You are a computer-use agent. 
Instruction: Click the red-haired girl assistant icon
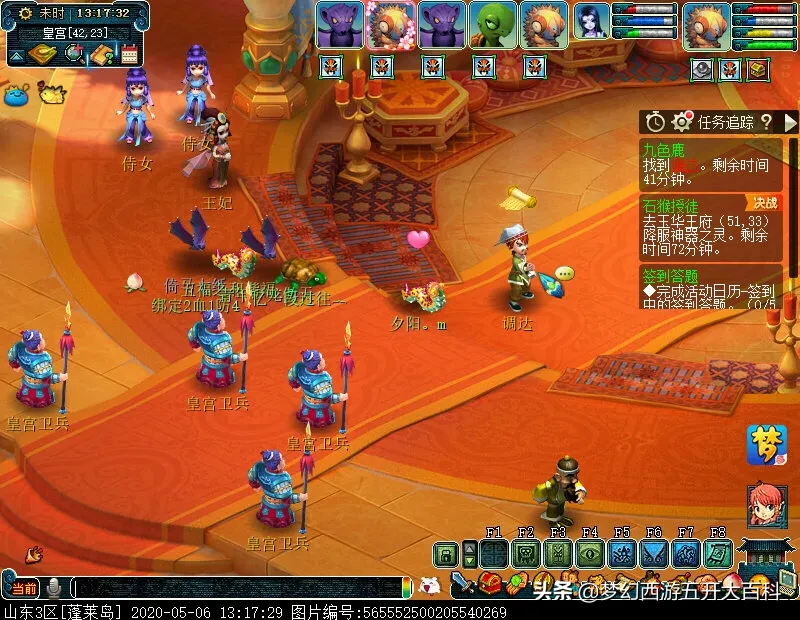tap(766, 505)
